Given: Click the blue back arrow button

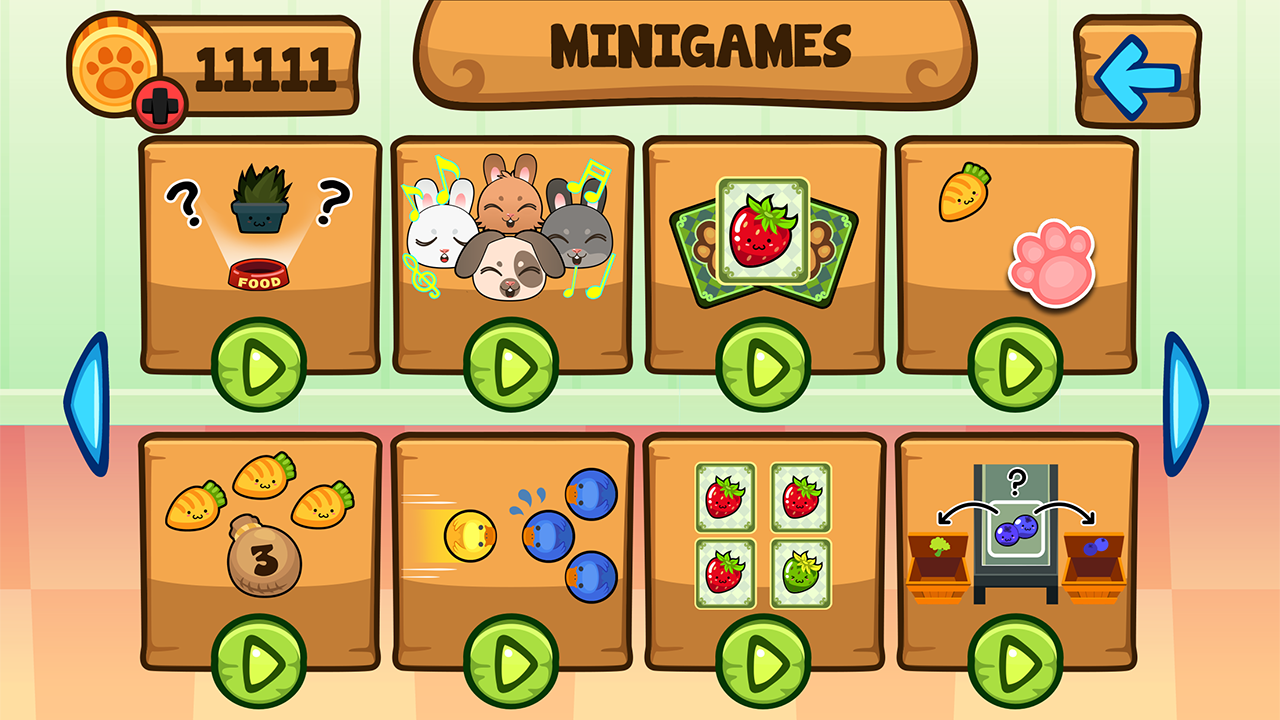Looking at the screenshot, I should [x=1136, y=67].
